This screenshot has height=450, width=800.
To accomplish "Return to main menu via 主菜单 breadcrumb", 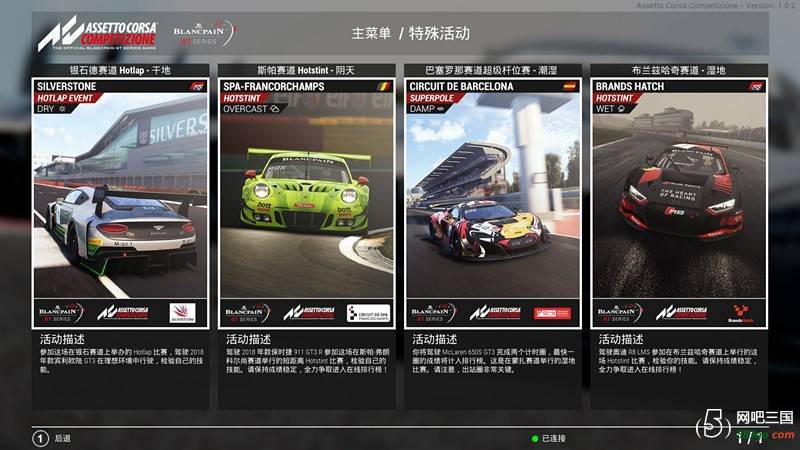I will click(x=370, y=33).
